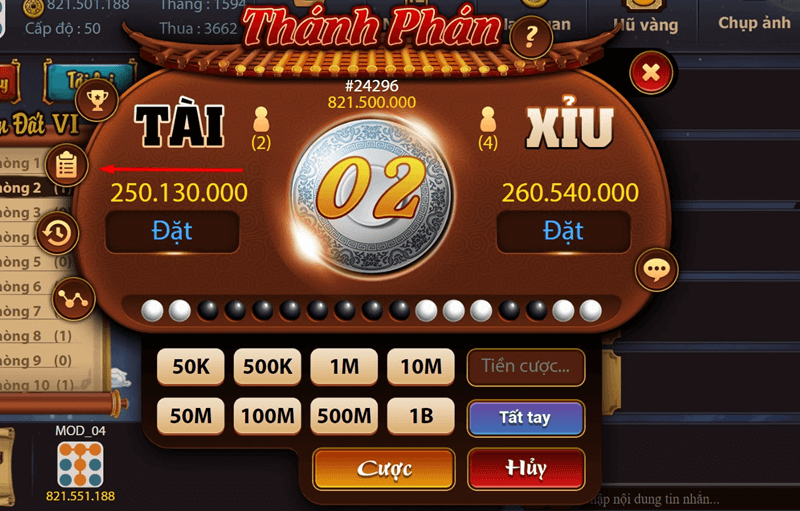This screenshot has height=511, width=800.
Task: Open the question mark help icon
Action: (x=531, y=38)
